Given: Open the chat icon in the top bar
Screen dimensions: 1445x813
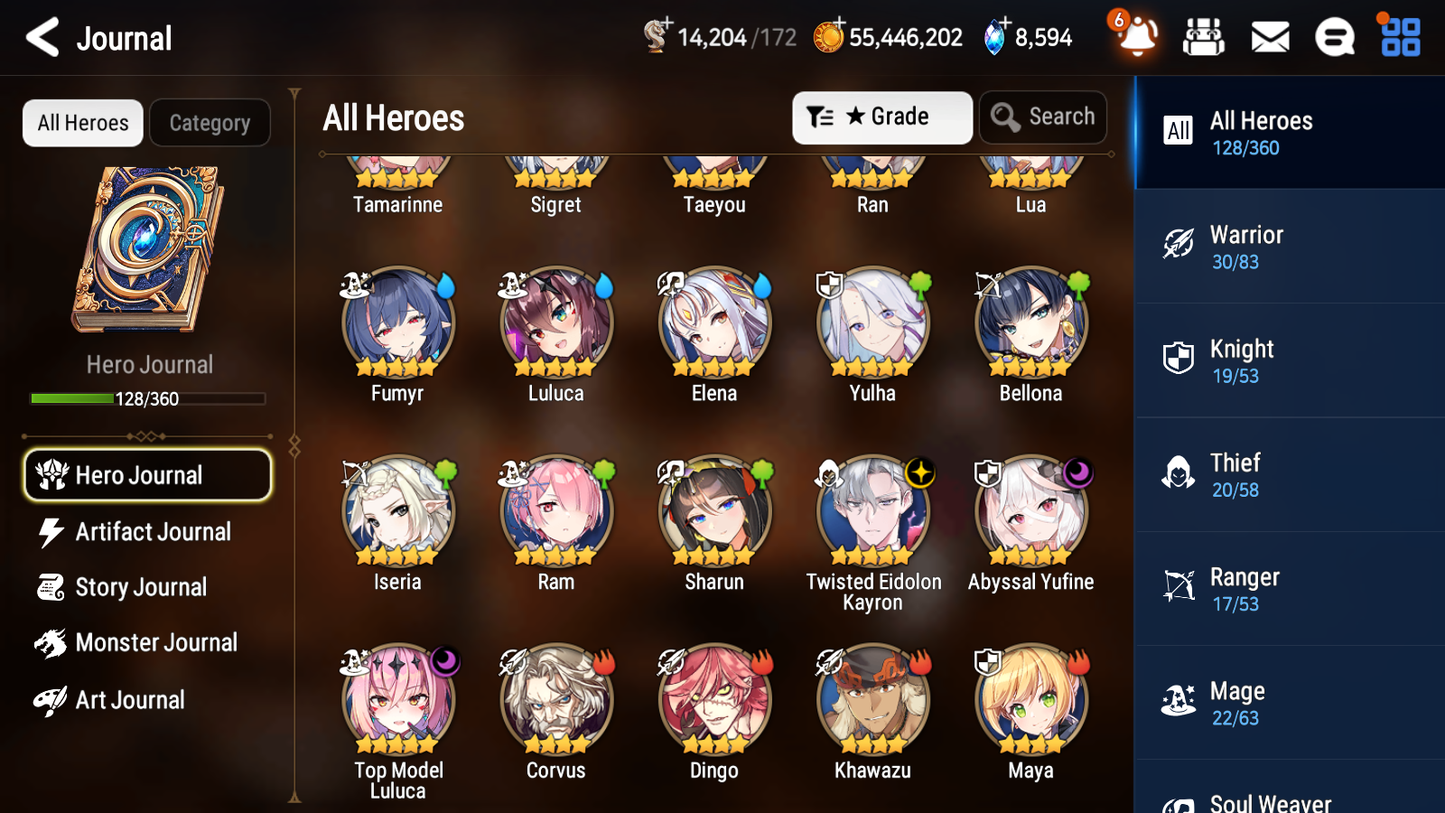Looking at the screenshot, I should [x=1334, y=36].
